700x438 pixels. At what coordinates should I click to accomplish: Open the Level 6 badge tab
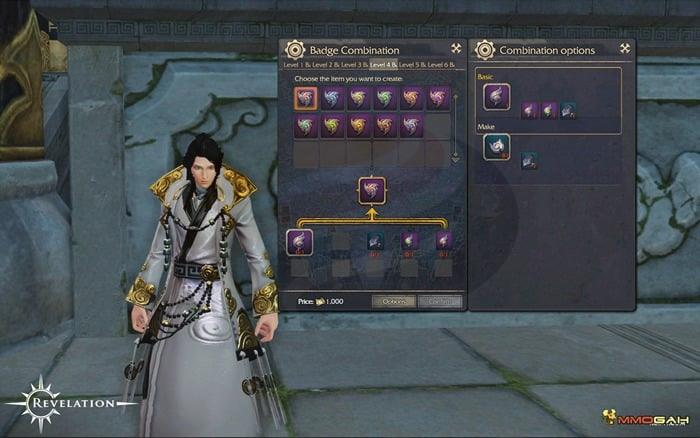point(441,65)
